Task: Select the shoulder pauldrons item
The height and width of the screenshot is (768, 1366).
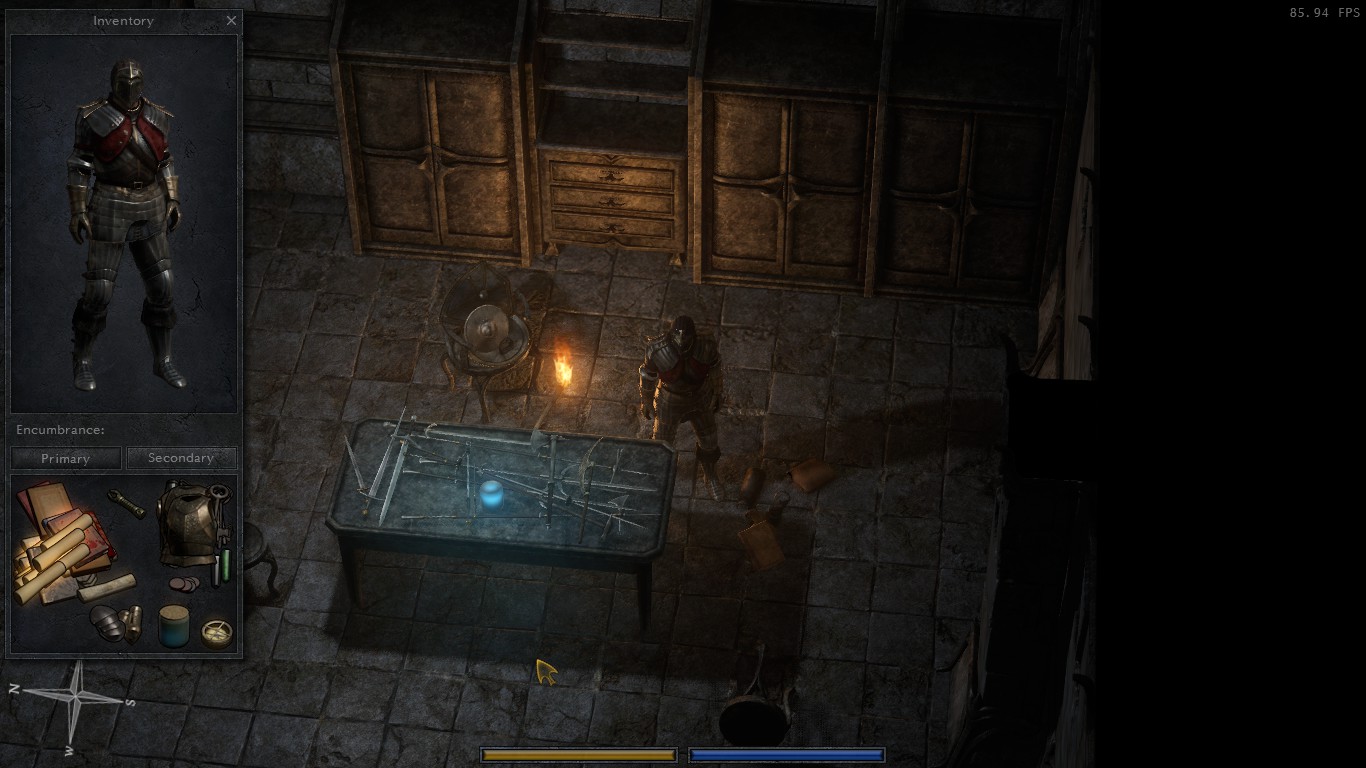Action: [x=107, y=623]
